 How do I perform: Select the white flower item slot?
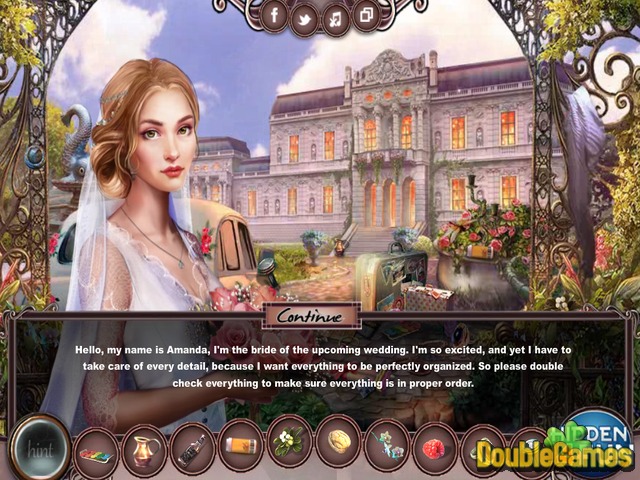(x=290, y=441)
